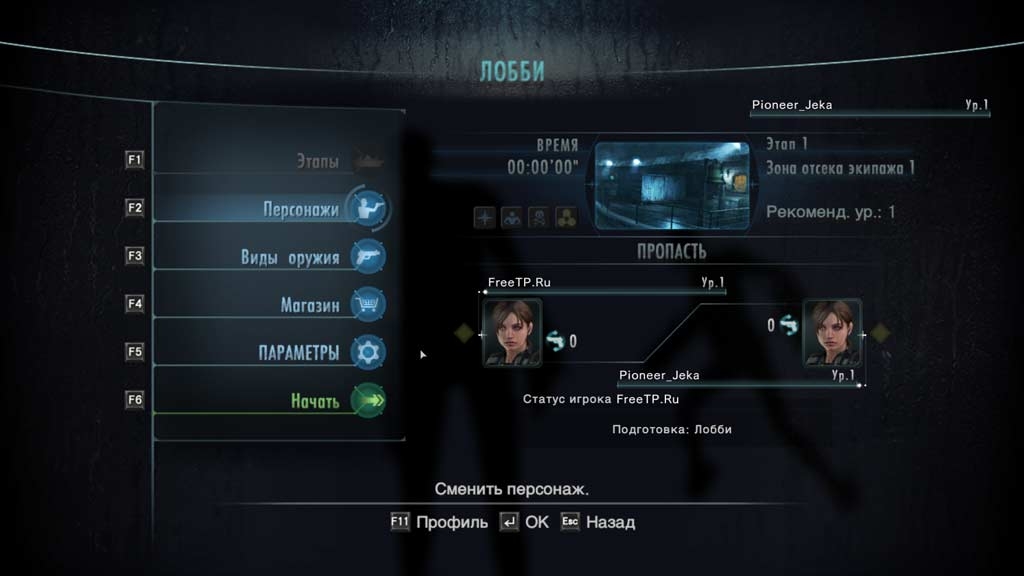Select FreeTP.Ru's character portrait

512,333
